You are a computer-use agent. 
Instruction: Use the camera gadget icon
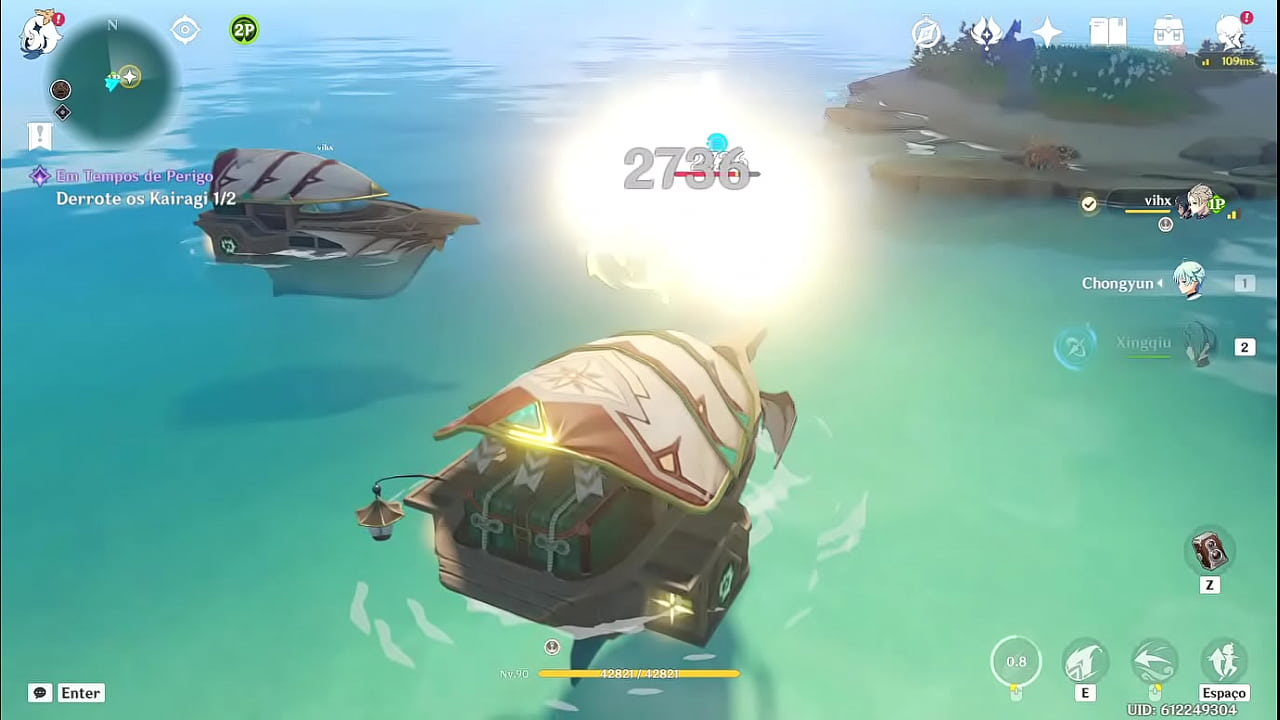[x=1210, y=551]
